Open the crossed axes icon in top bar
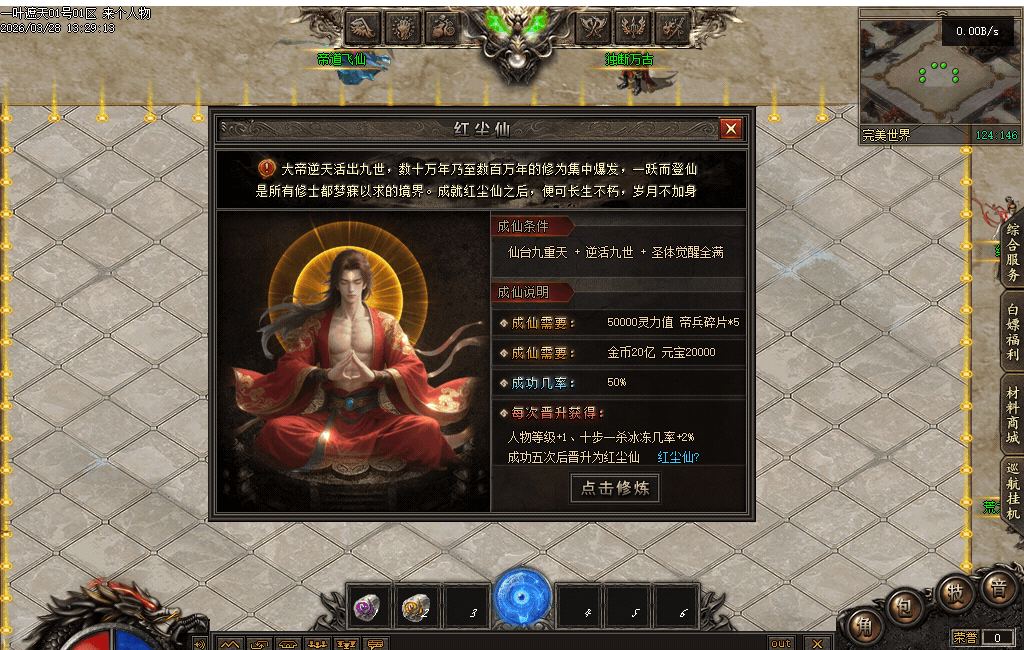The width and height of the screenshot is (1024, 650). pyautogui.click(x=594, y=27)
